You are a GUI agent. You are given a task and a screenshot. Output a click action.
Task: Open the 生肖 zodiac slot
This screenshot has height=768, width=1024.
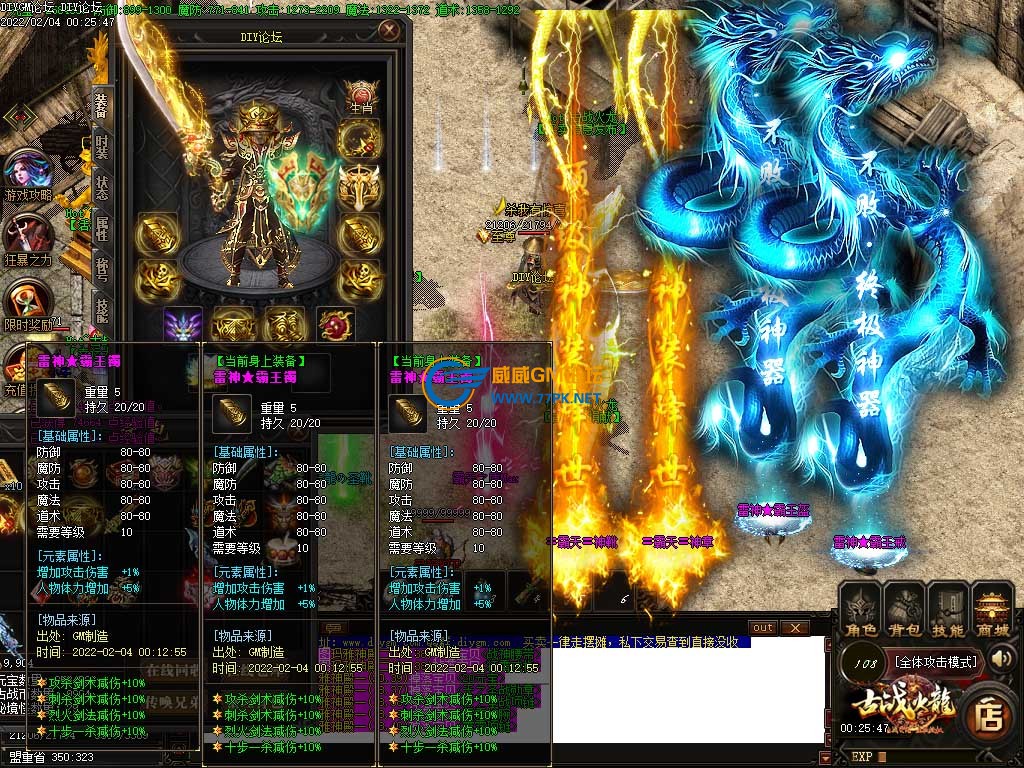click(x=360, y=98)
